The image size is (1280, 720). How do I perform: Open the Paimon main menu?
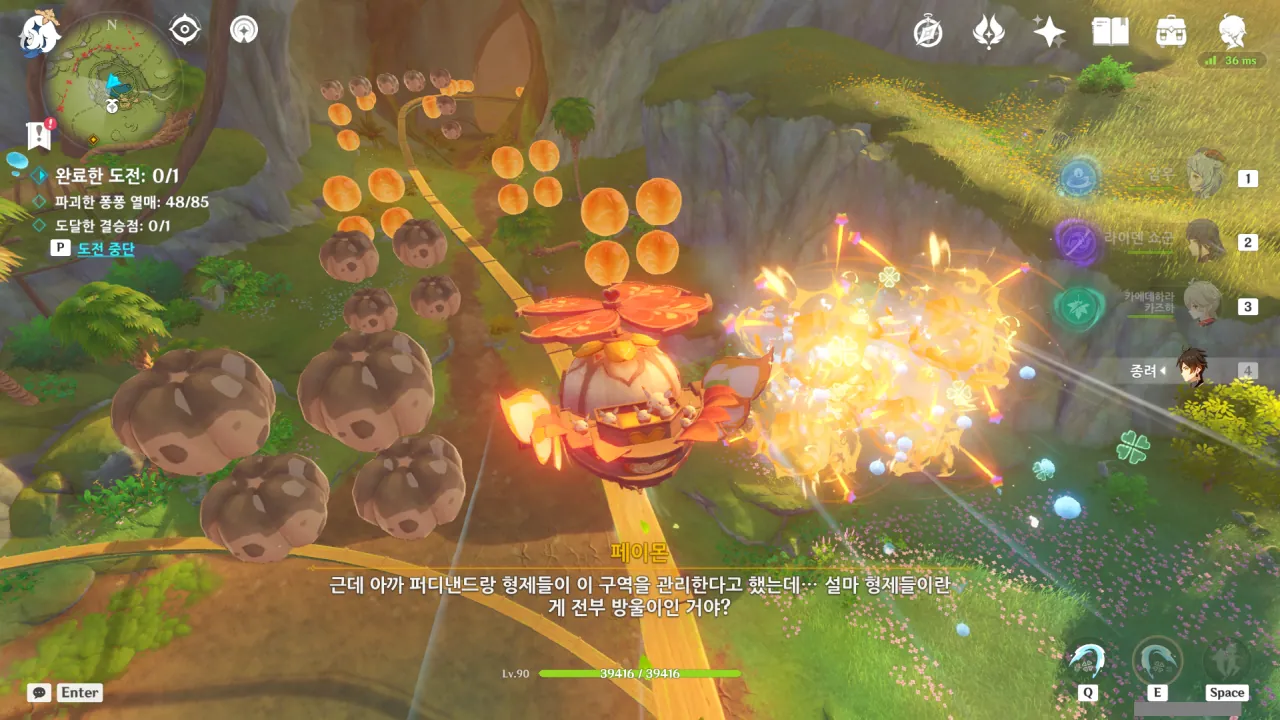pos(38,32)
